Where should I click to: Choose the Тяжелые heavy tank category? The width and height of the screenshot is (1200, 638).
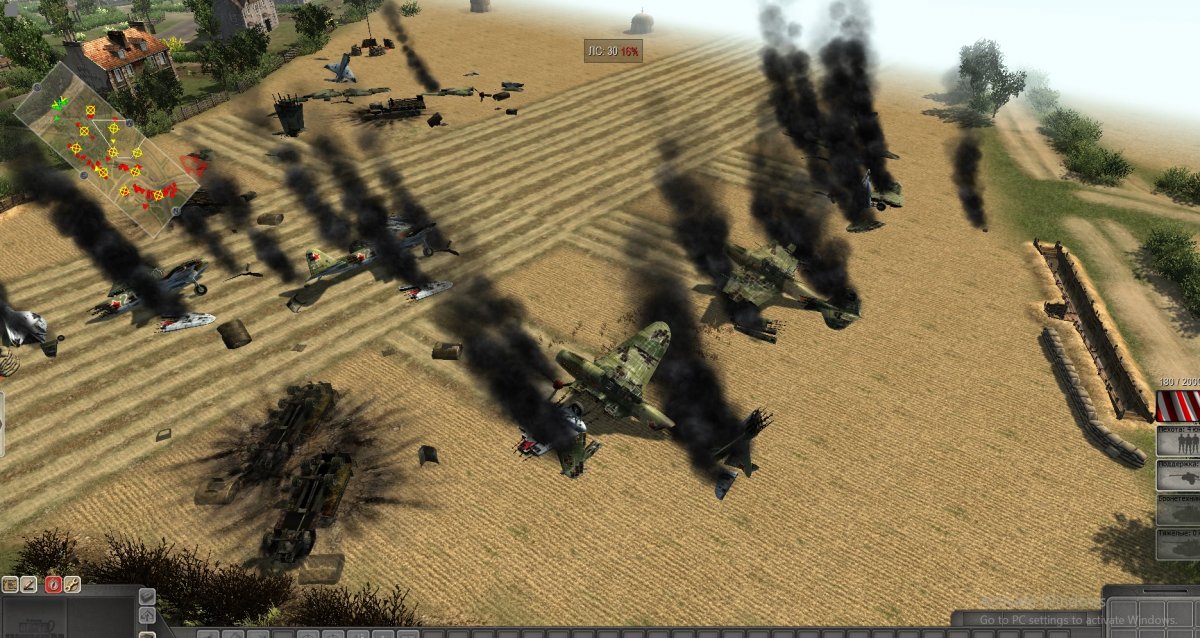tap(1178, 543)
